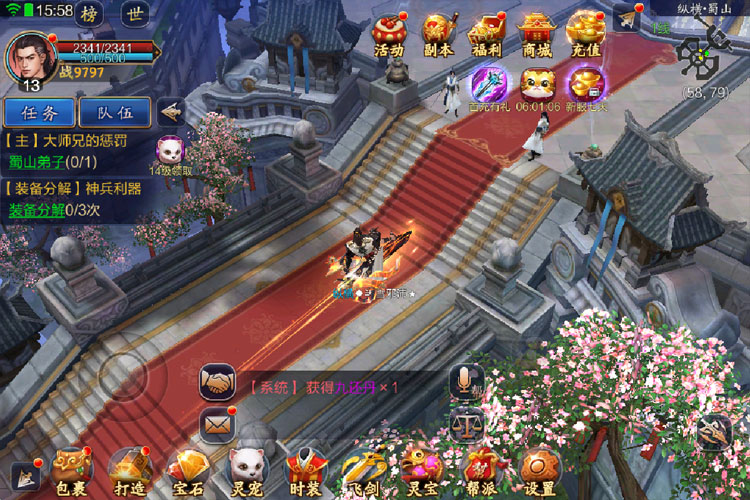Open the 充值 recharge screen
Viewport: 750px width, 500px height.
click(586, 33)
